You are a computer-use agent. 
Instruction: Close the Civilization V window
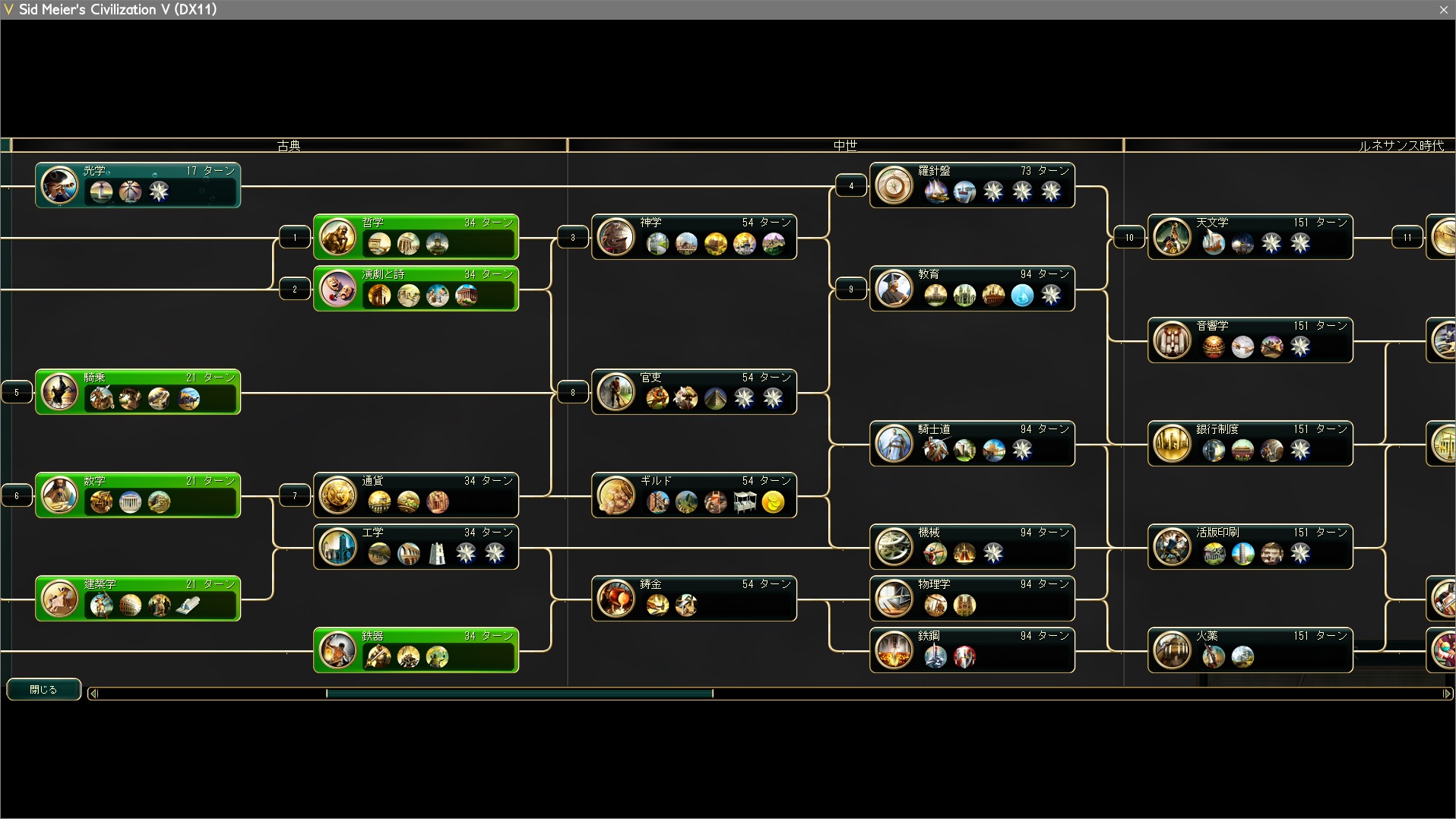[1443, 10]
